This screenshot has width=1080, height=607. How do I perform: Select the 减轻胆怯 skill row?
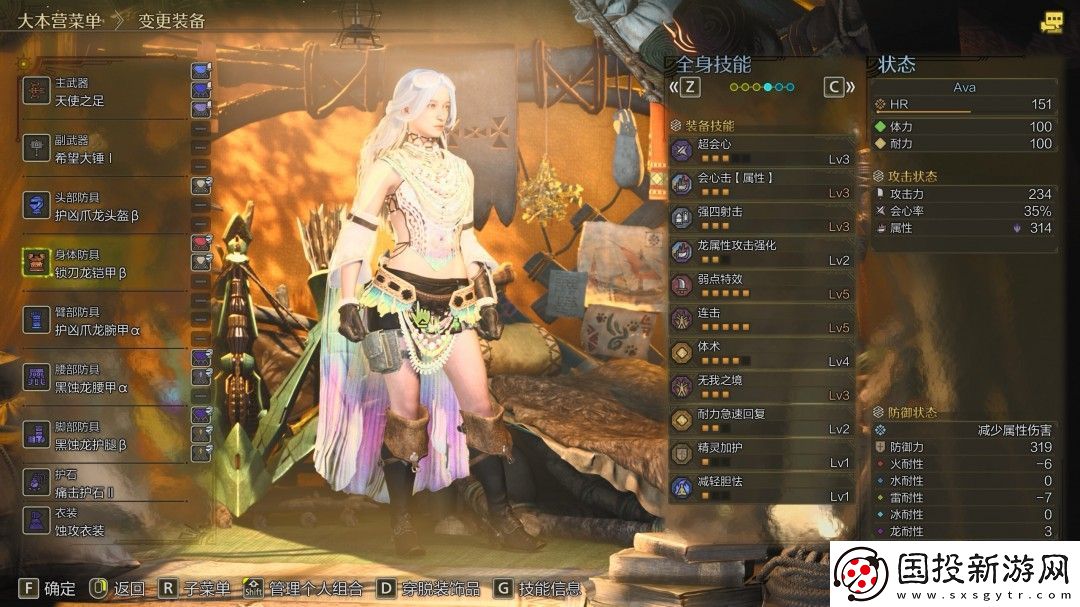[762, 488]
